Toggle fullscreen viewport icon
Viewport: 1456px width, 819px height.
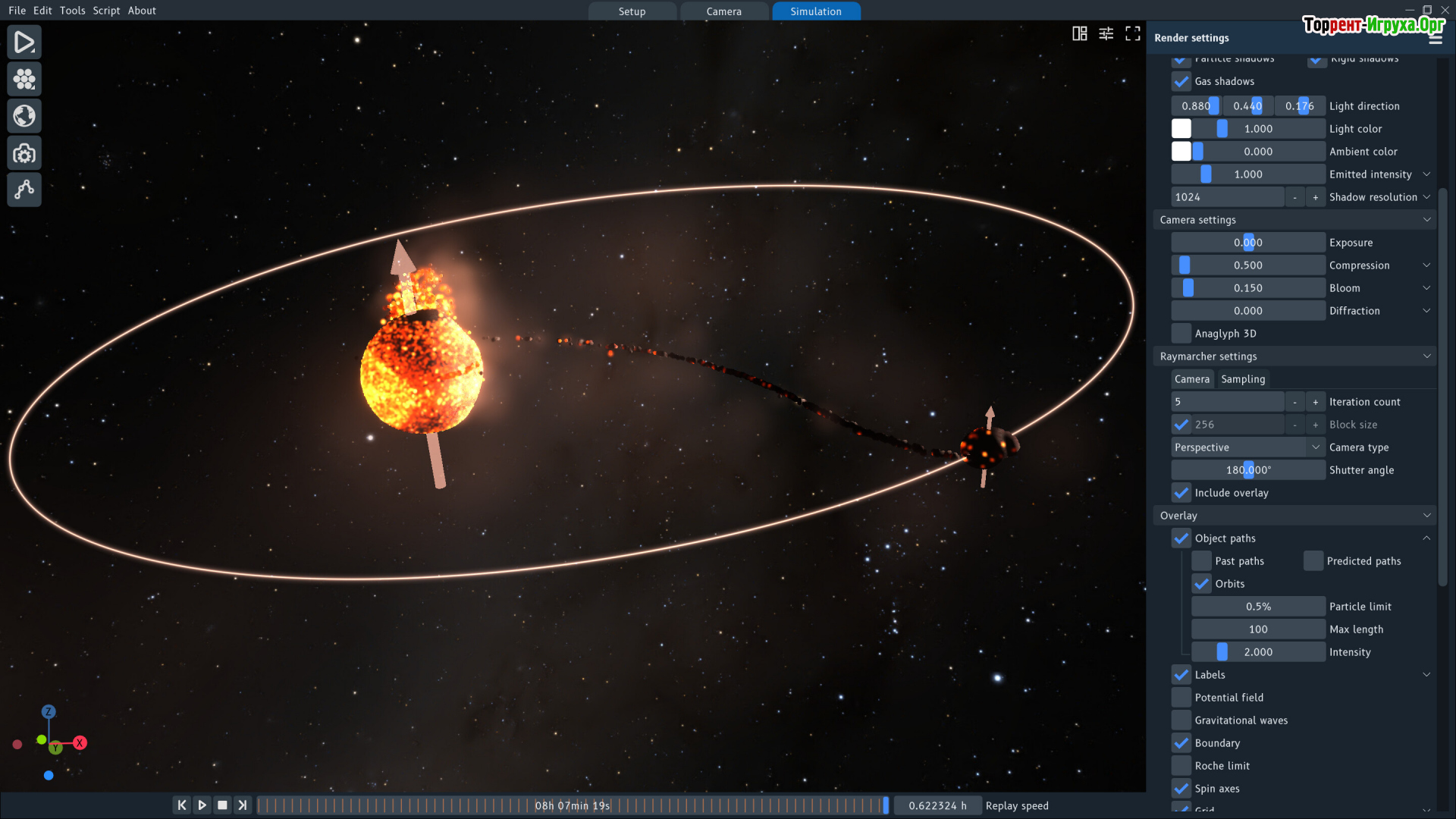1132,33
